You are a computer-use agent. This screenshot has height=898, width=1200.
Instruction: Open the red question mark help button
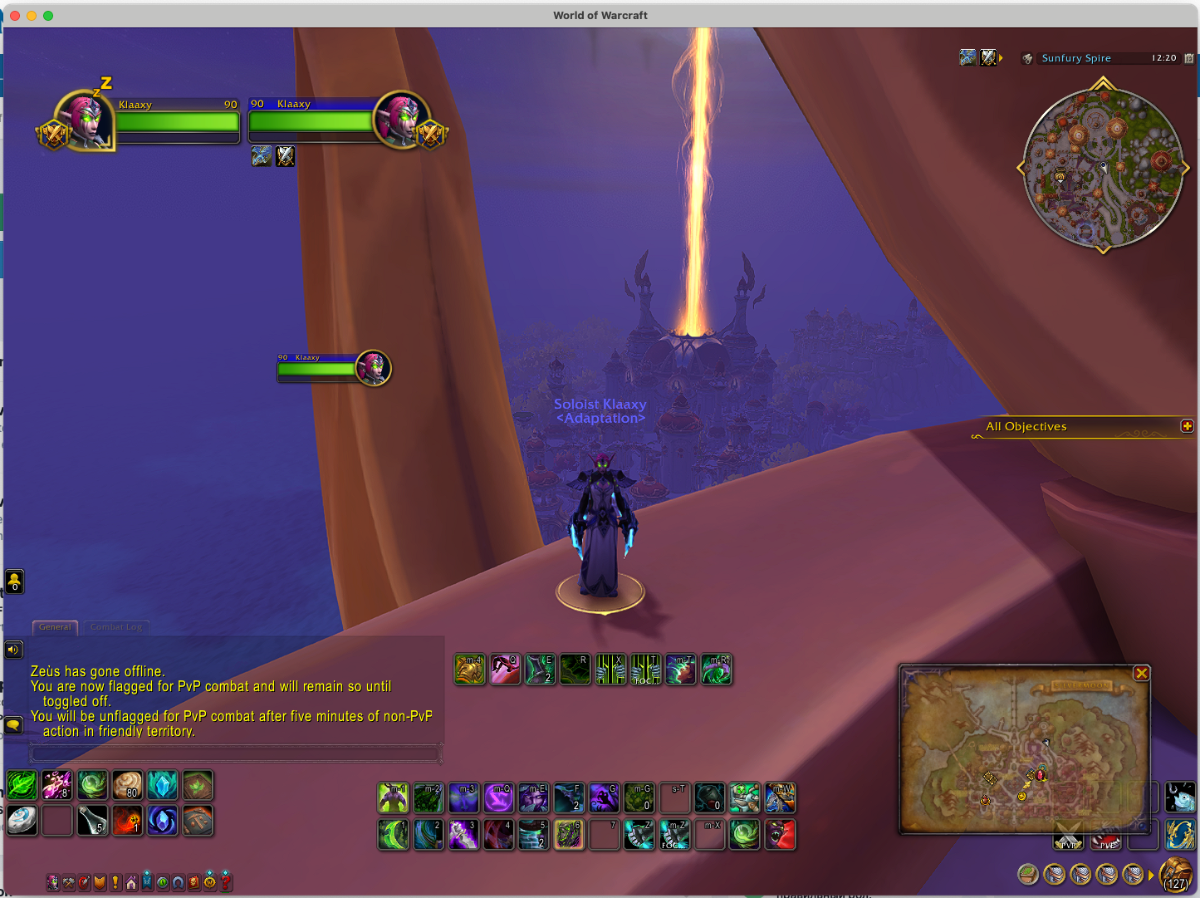click(x=227, y=882)
